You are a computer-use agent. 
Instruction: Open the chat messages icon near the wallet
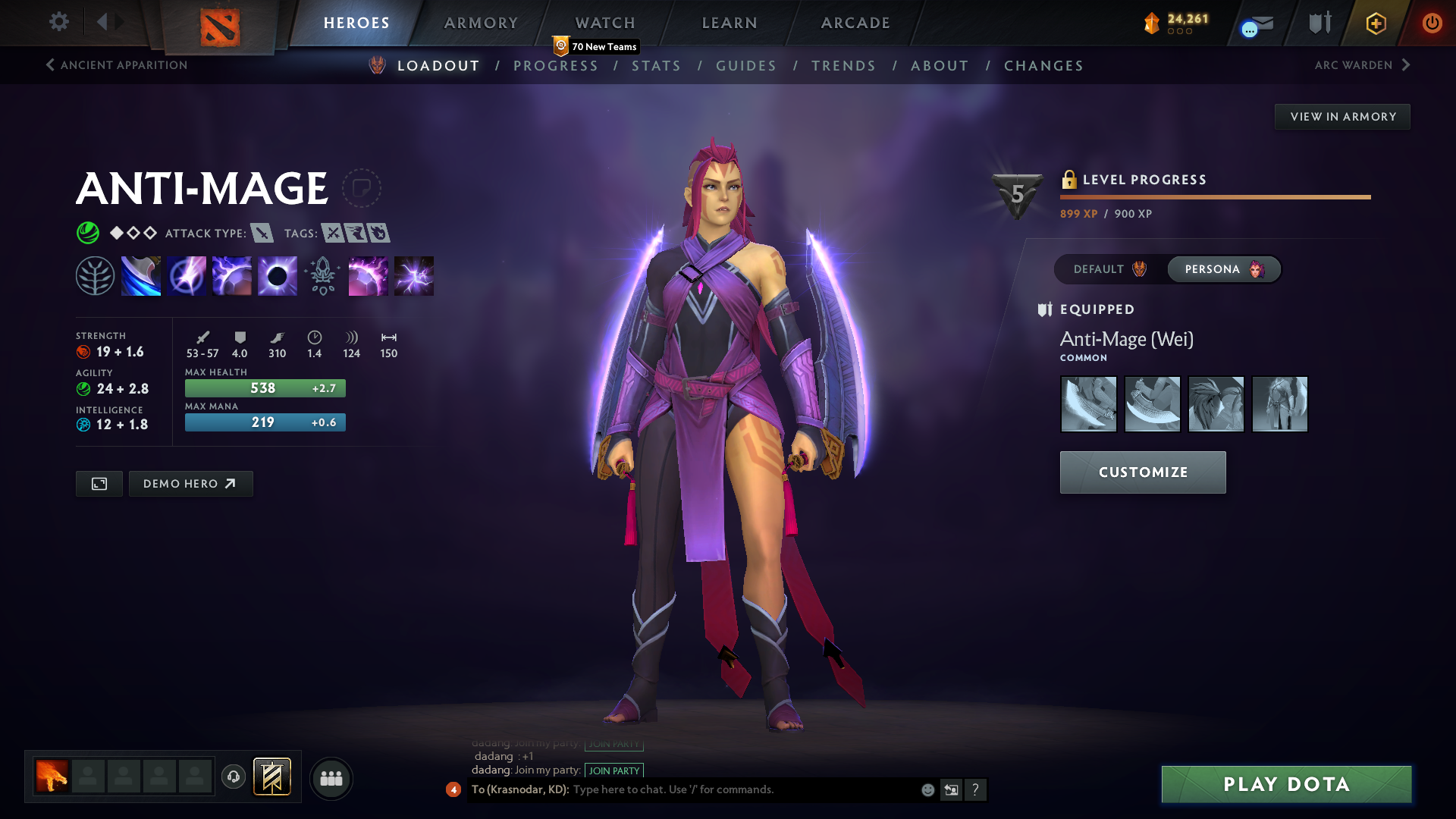tap(1255, 24)
